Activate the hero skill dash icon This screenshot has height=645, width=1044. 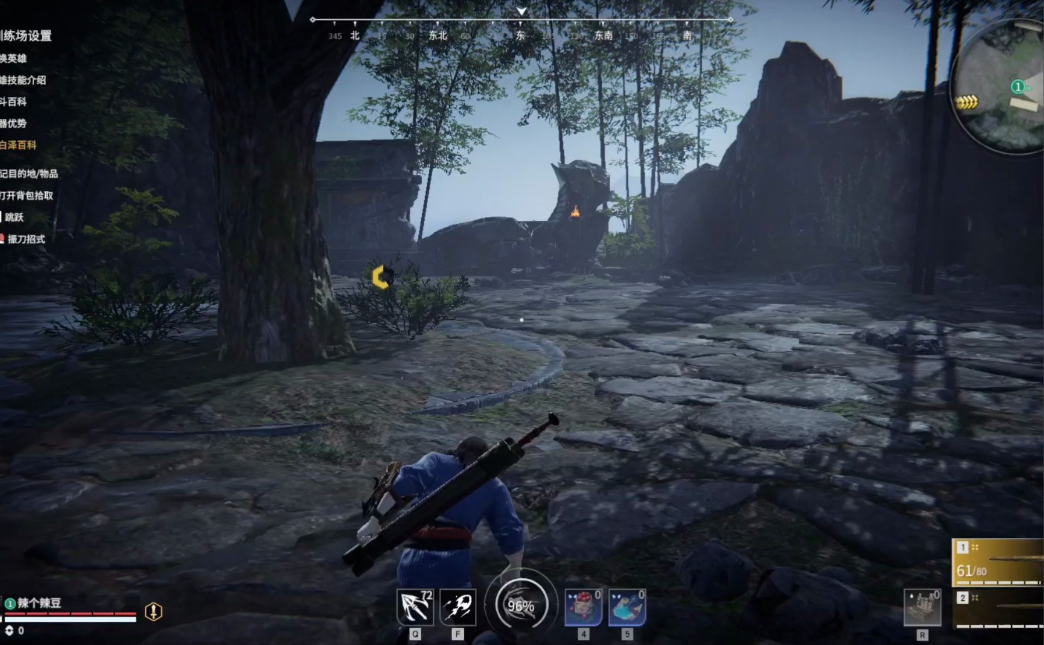pyautogui.click(x=457, y=606)
